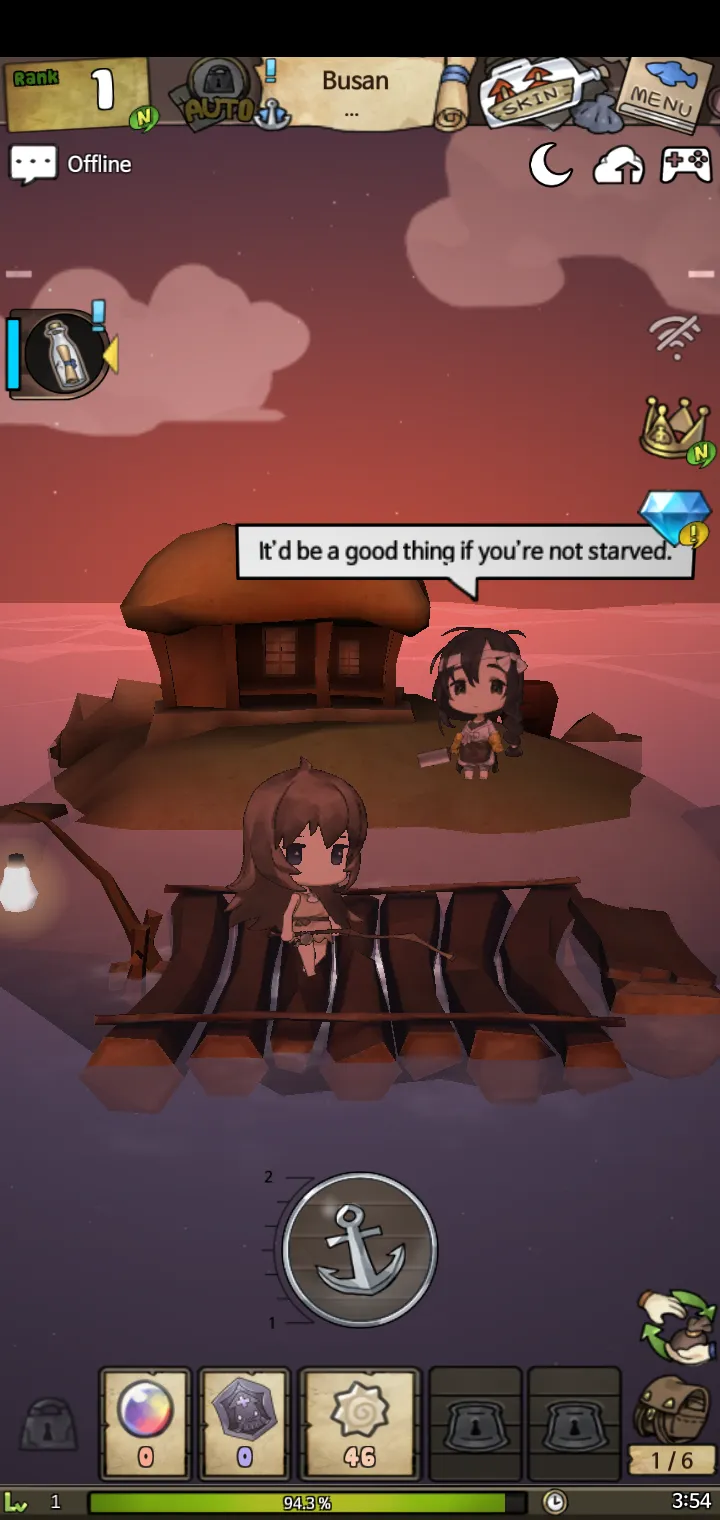Open the Offline chat bubble
Viewport: 720px width, 1520px height.
(72, 164)
